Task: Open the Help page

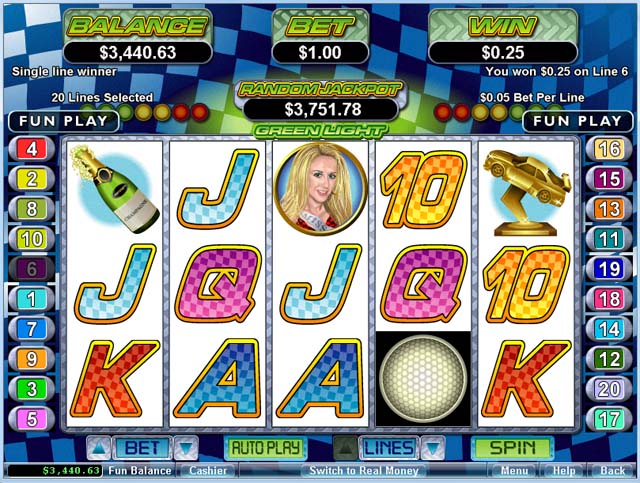Action: click(564, 470)
